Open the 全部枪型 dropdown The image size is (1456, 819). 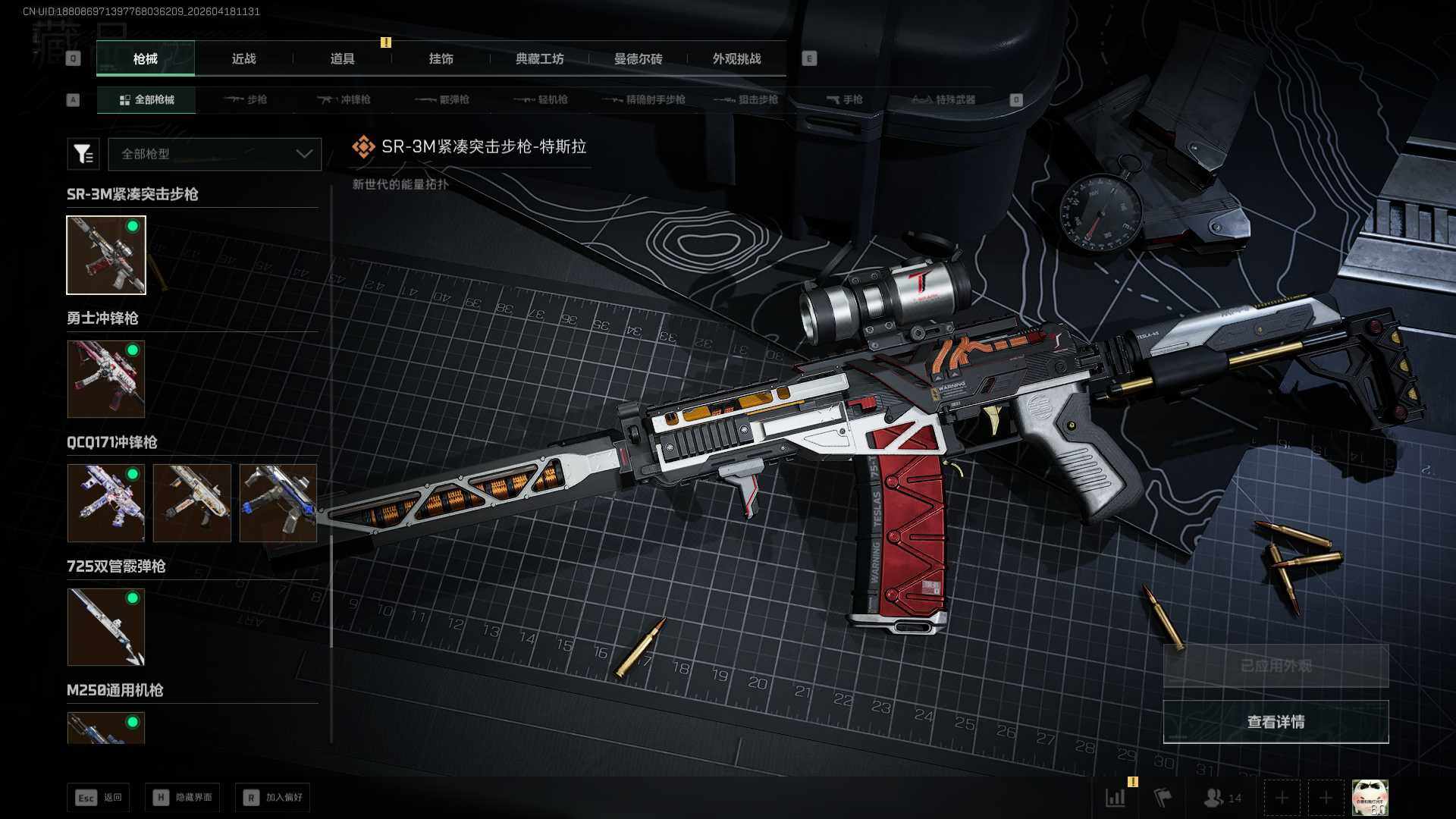215,154
